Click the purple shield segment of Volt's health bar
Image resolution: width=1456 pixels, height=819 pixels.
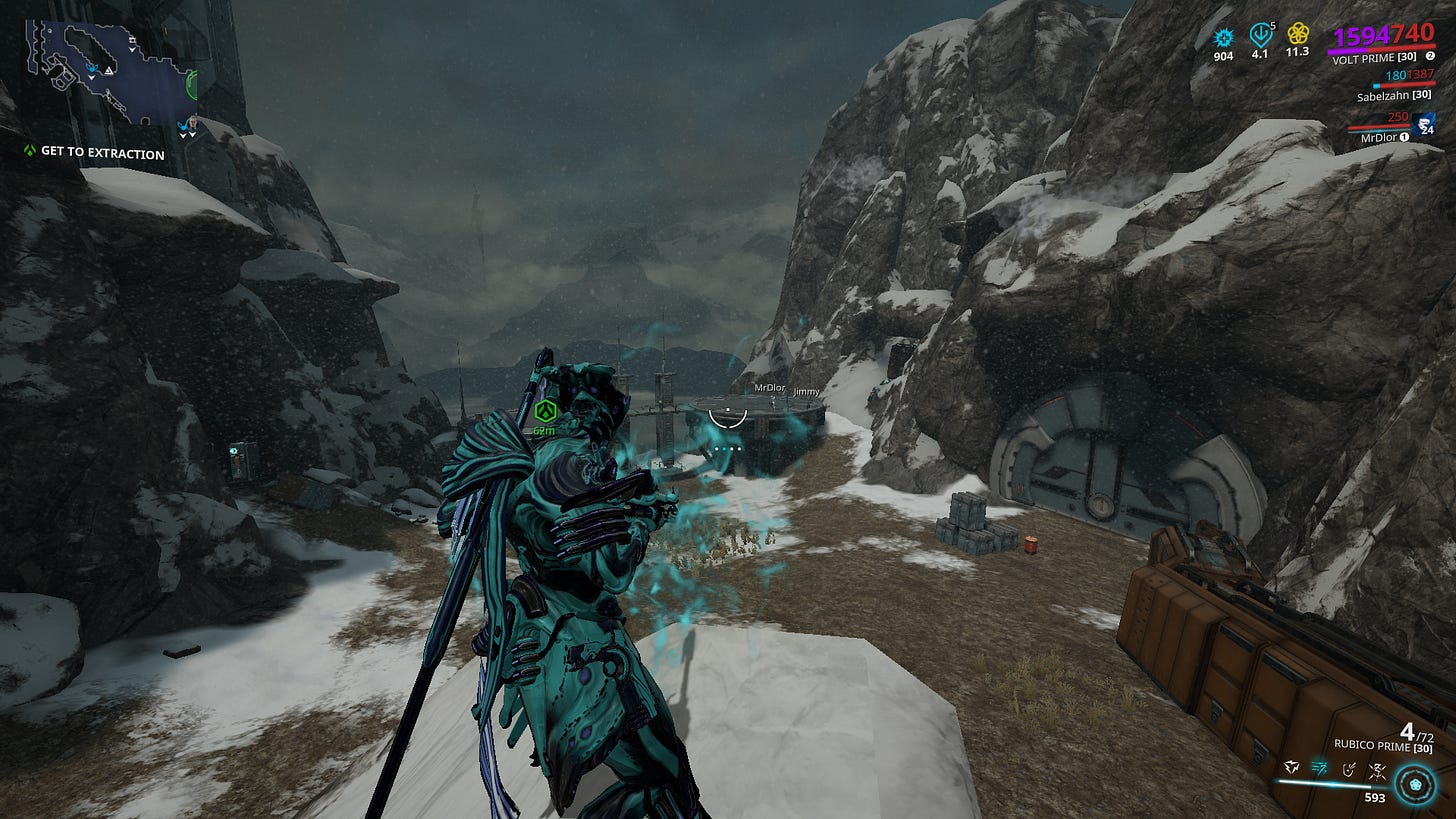click(1347, 50)
